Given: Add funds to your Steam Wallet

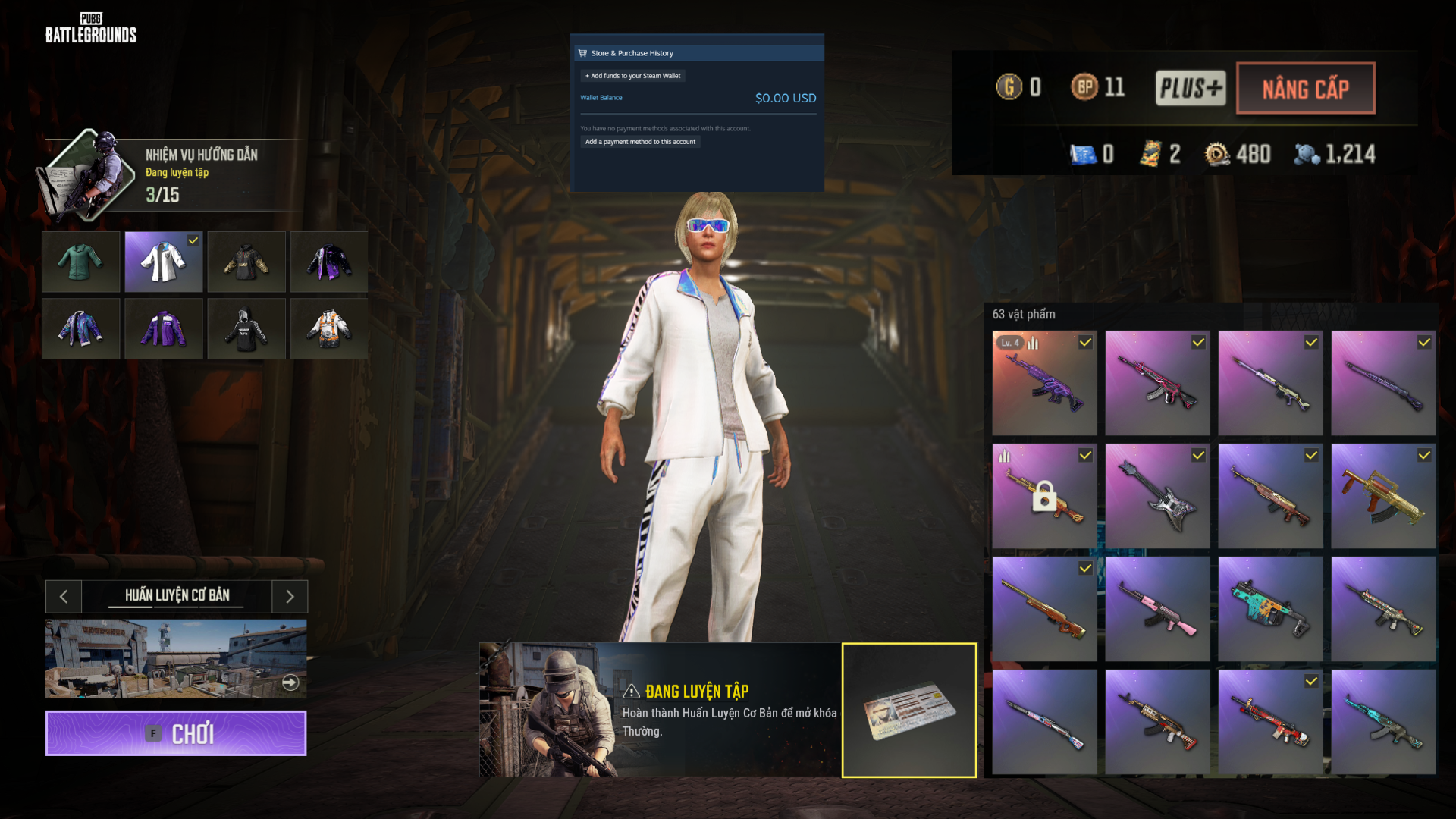Looking at the screenshot, I should [x=633, y=76].
